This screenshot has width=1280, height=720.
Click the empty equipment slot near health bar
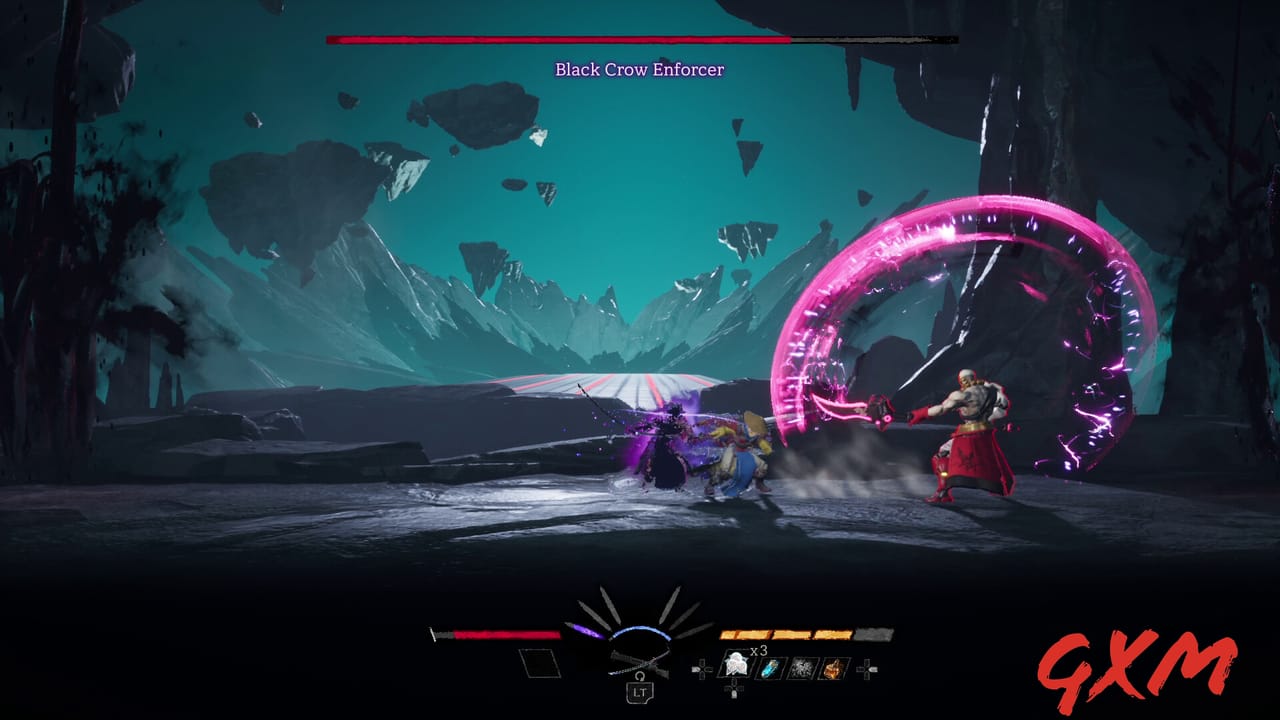coord(541,663)
